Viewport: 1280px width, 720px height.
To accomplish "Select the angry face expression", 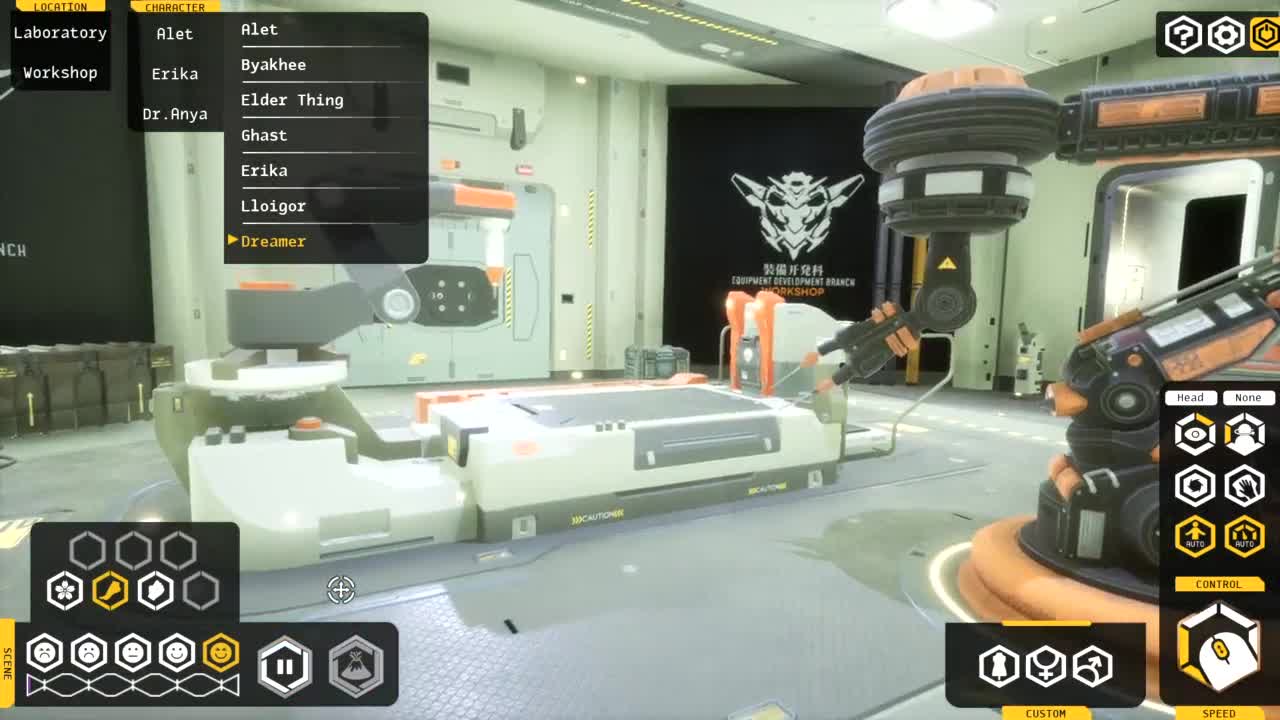I will pyautogui.click(x=45, y=653).
